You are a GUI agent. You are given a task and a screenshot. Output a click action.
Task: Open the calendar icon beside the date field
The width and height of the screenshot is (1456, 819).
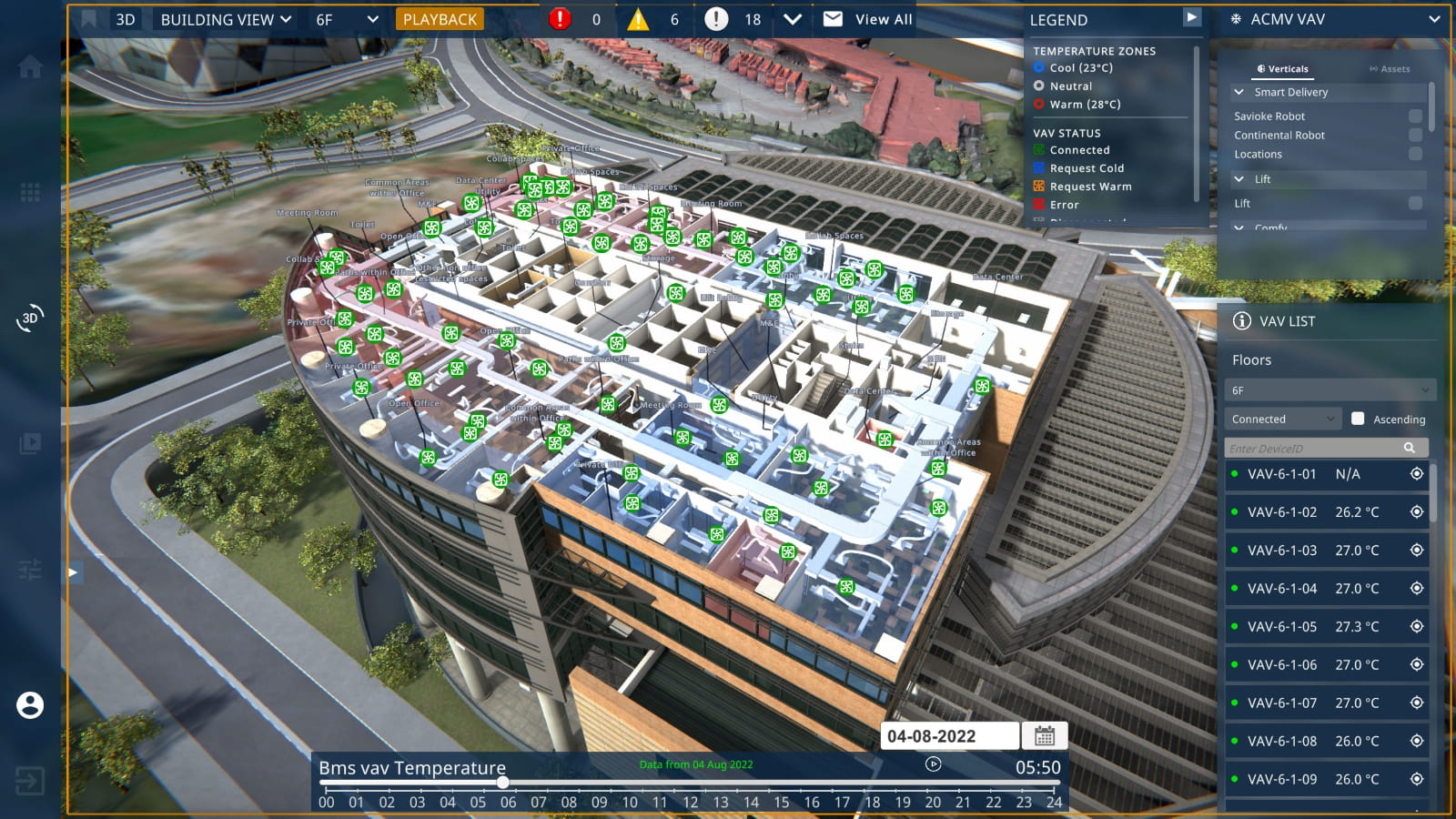[x=1045, y=736]
